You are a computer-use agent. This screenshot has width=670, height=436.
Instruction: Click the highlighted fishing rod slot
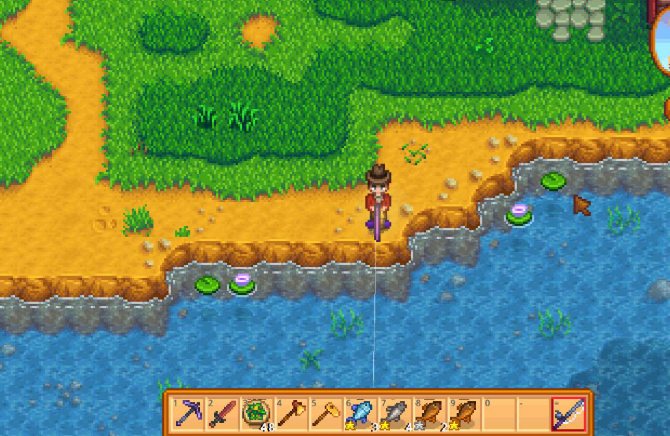(569, 413)
